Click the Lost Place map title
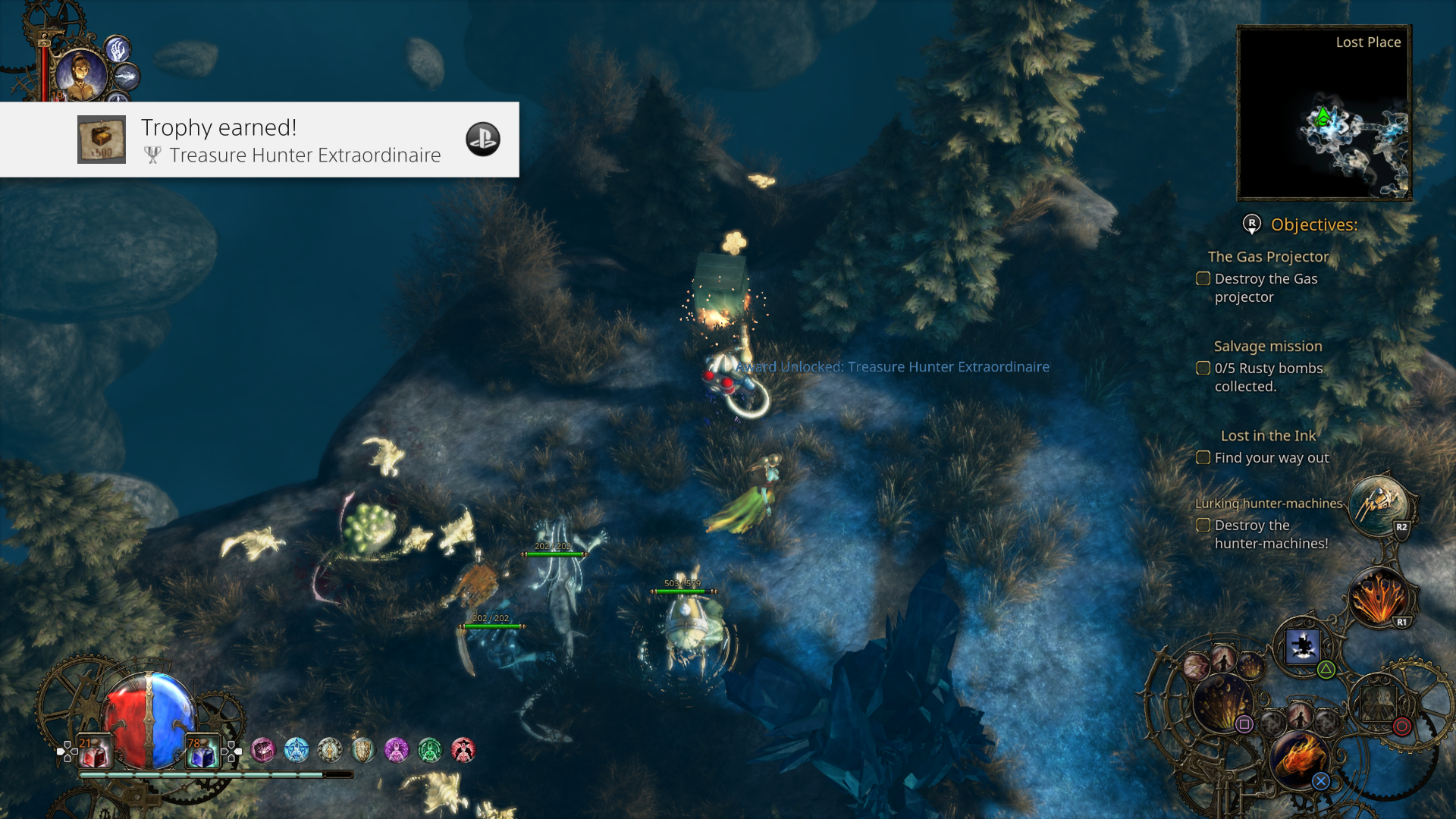The image size is (1456, 819). tap(1368, 42)
